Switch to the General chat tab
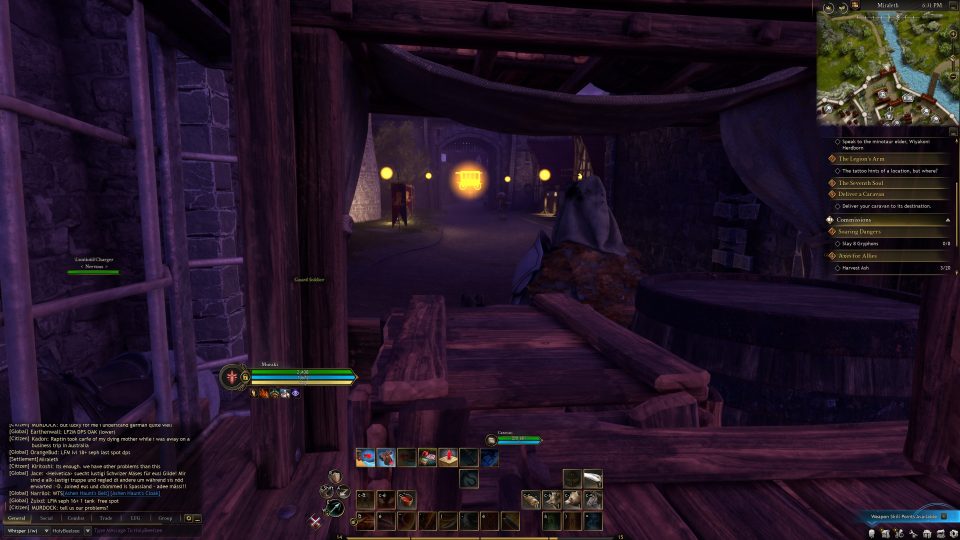Image resolution: width=960 pixels, height=540 pixels. click(16, 519)
